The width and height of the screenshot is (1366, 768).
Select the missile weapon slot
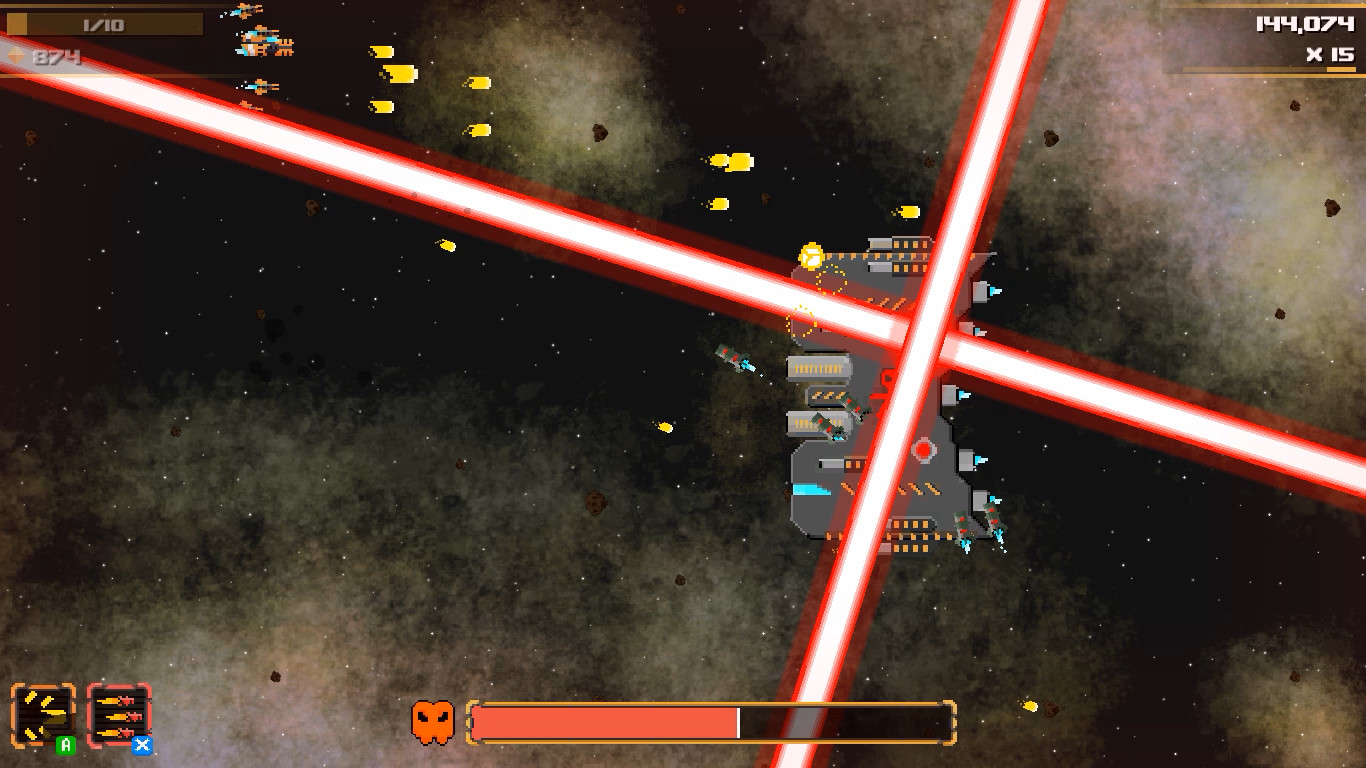pos(118,712)
